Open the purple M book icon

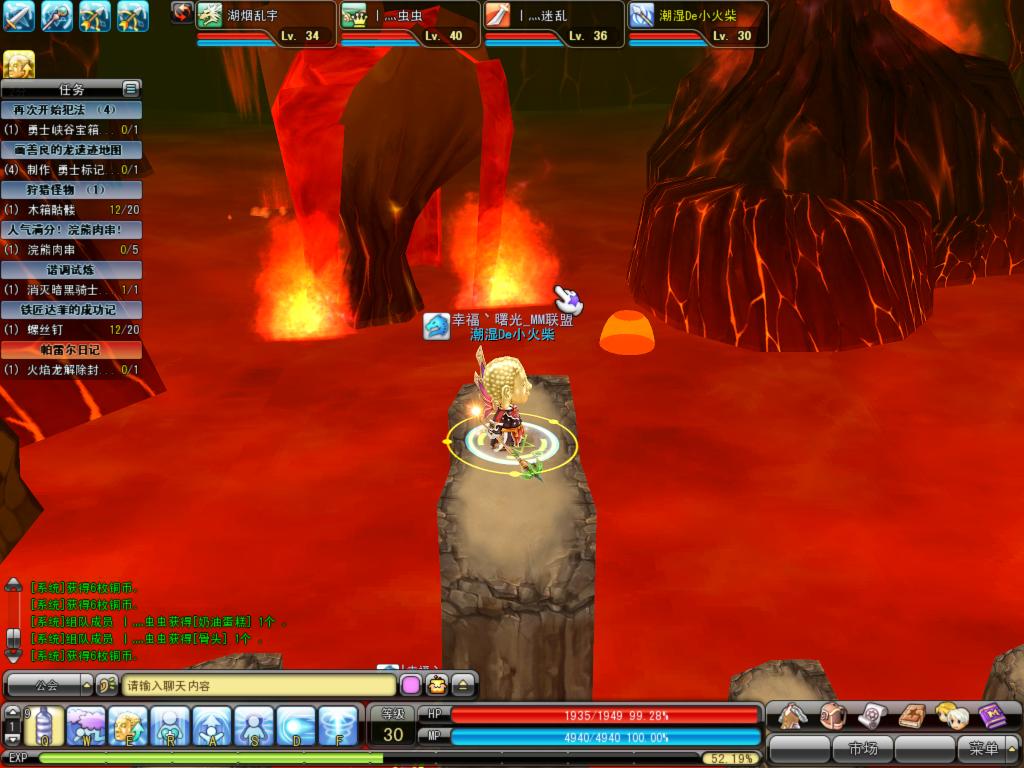[x=992, y=716]
